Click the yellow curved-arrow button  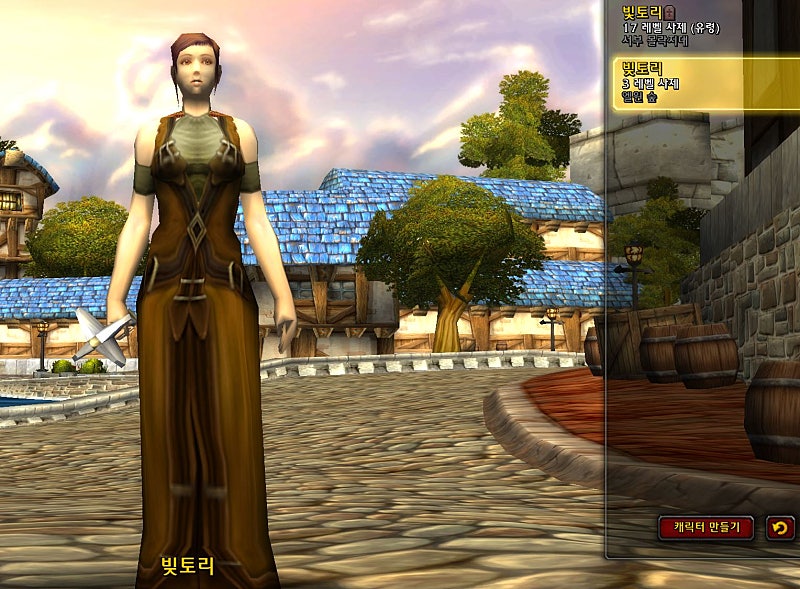tap(780, 527)
